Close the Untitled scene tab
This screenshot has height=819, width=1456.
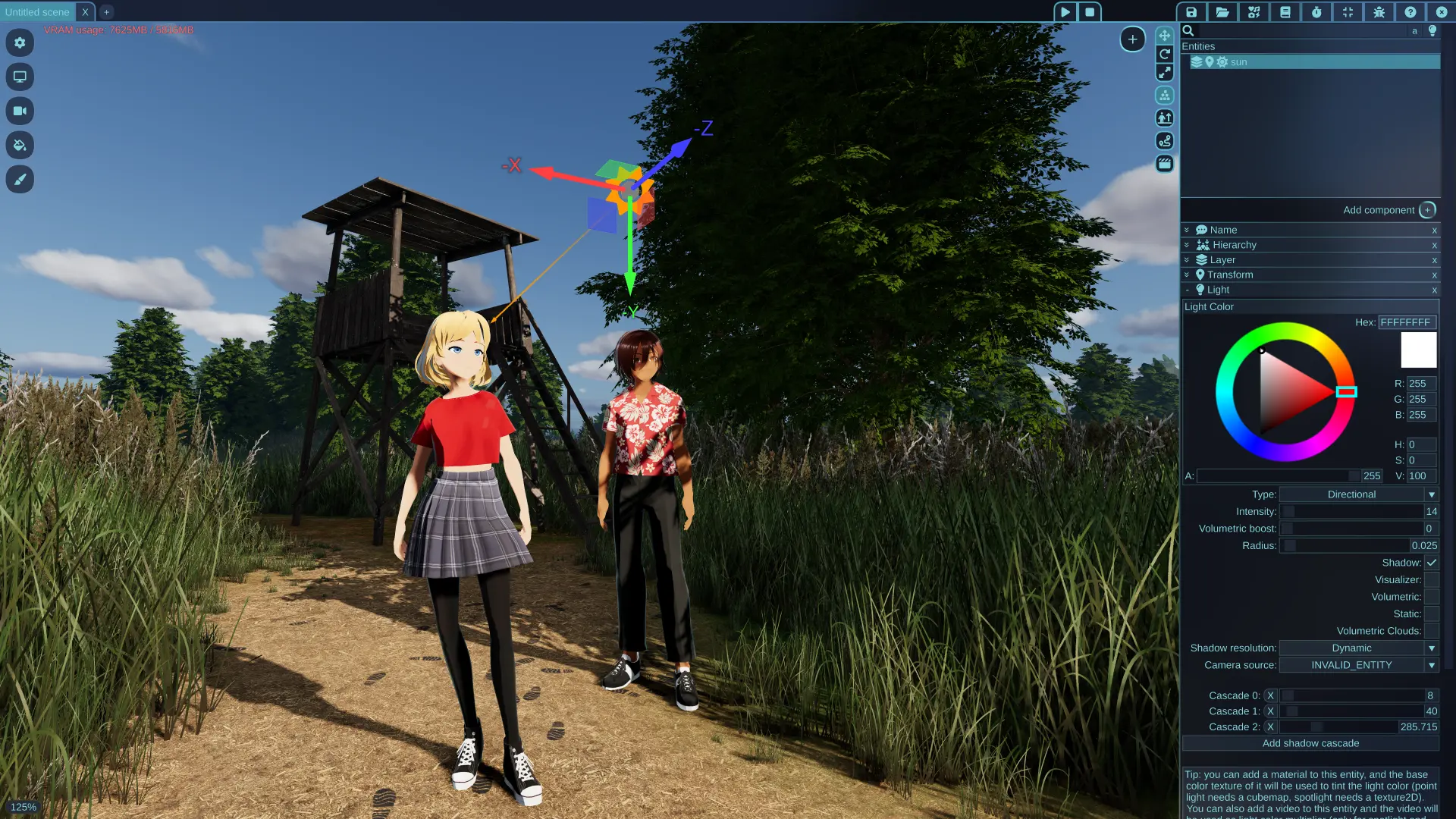[x=85, y=12]
